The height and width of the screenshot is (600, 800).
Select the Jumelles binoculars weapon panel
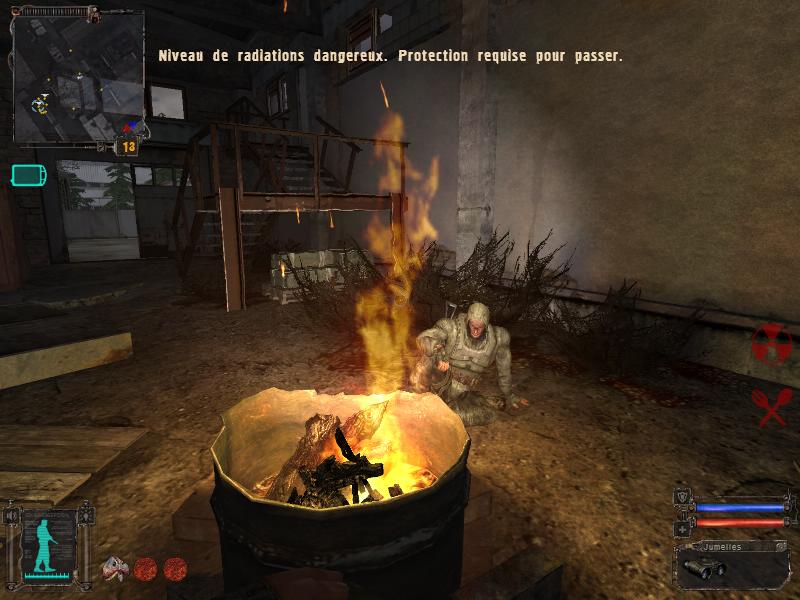[x=731, y=565]
